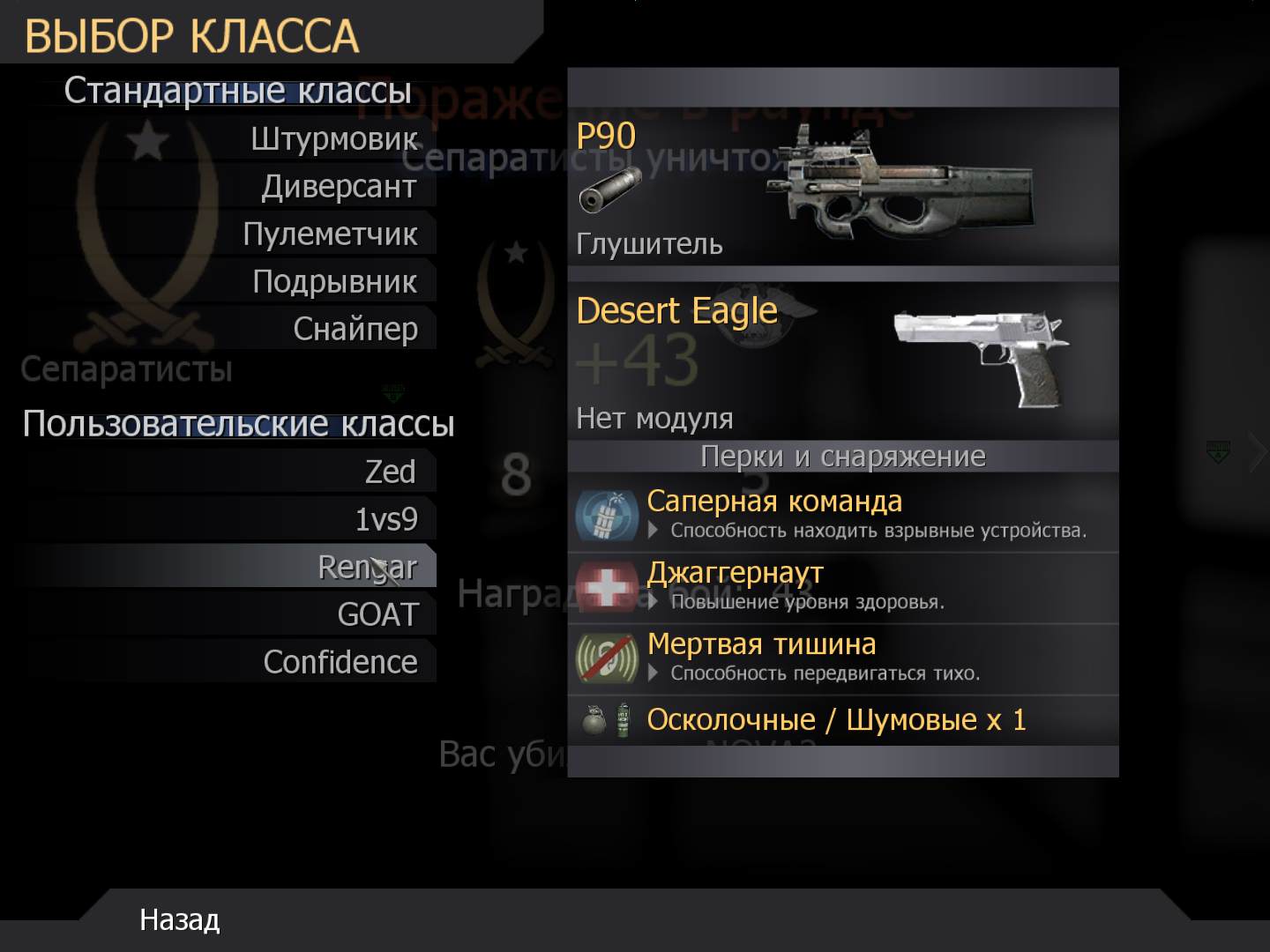This screenshot has height=952, width=1270.
Task: Expand weapons with the right arrow chevron
Action: (x=1259, y=451)
